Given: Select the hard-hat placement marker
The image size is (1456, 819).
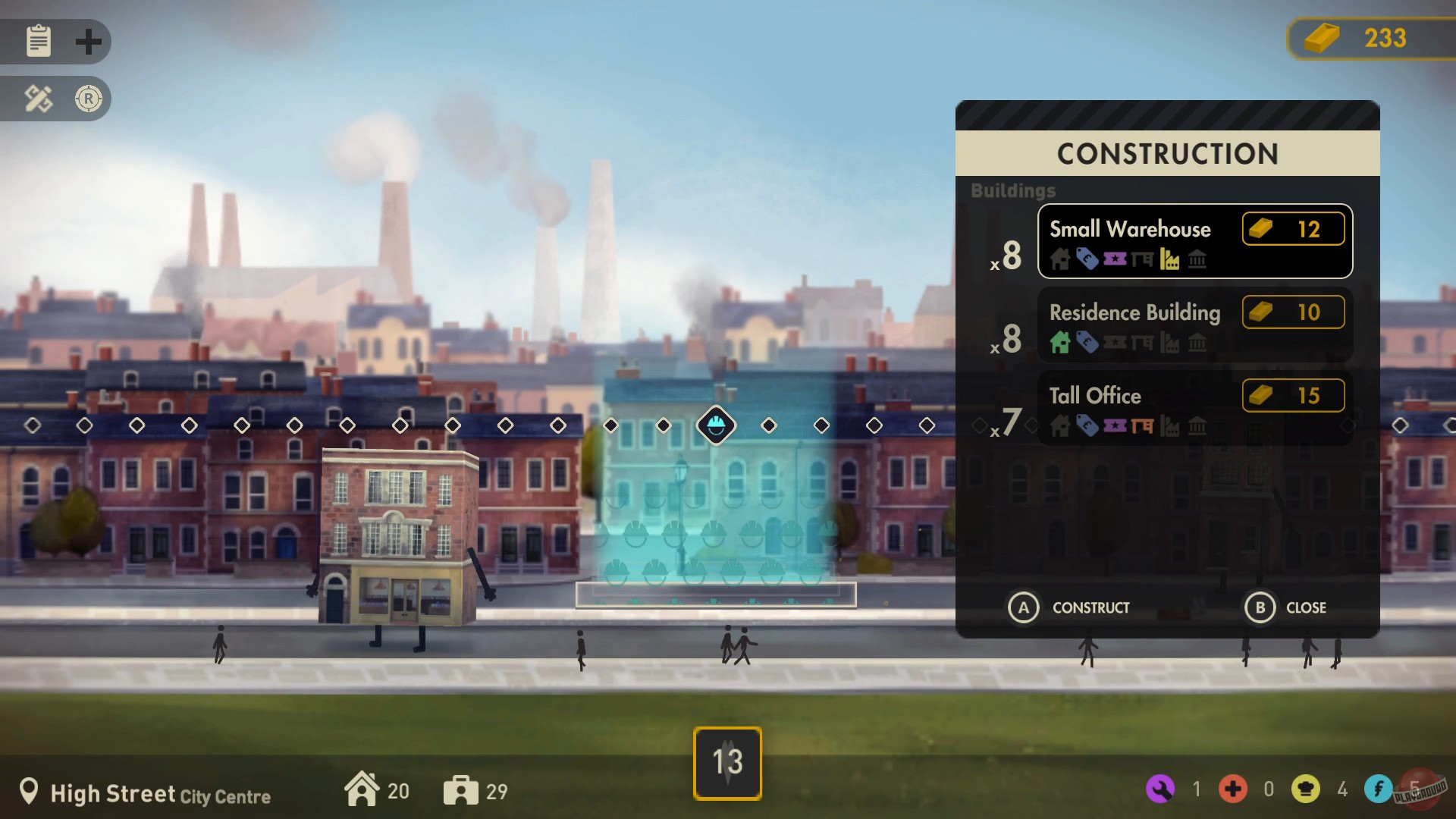Looking at the screenshot, I should pos(715,425).
